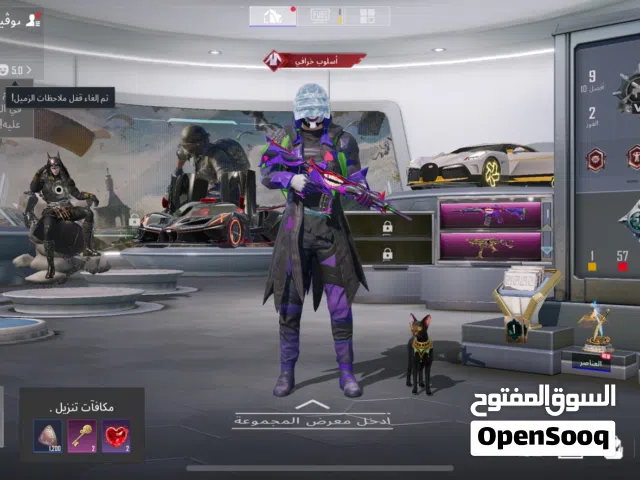Open the download rewards panel
The width and height of the screenshot is (640, 480).
(82, 407)
